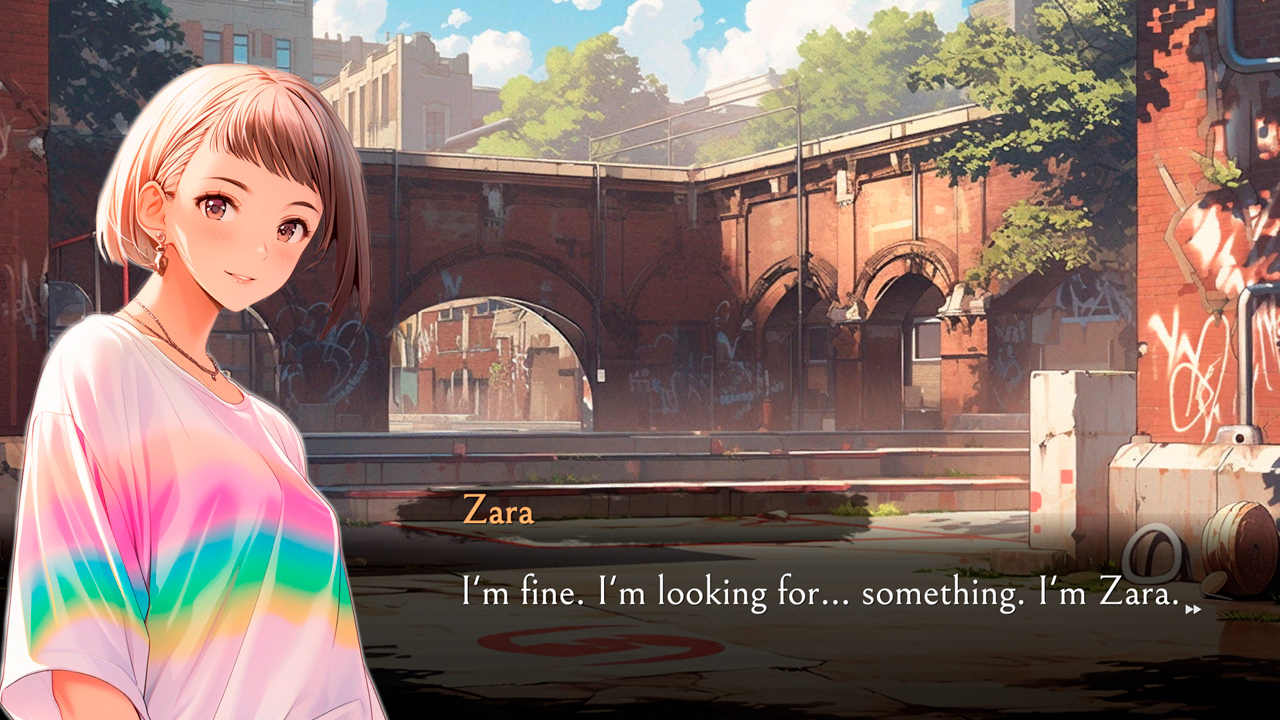1280x720 pixels.
Task: Click the fast-forward continue arrows
Action: coord(1192,608)
